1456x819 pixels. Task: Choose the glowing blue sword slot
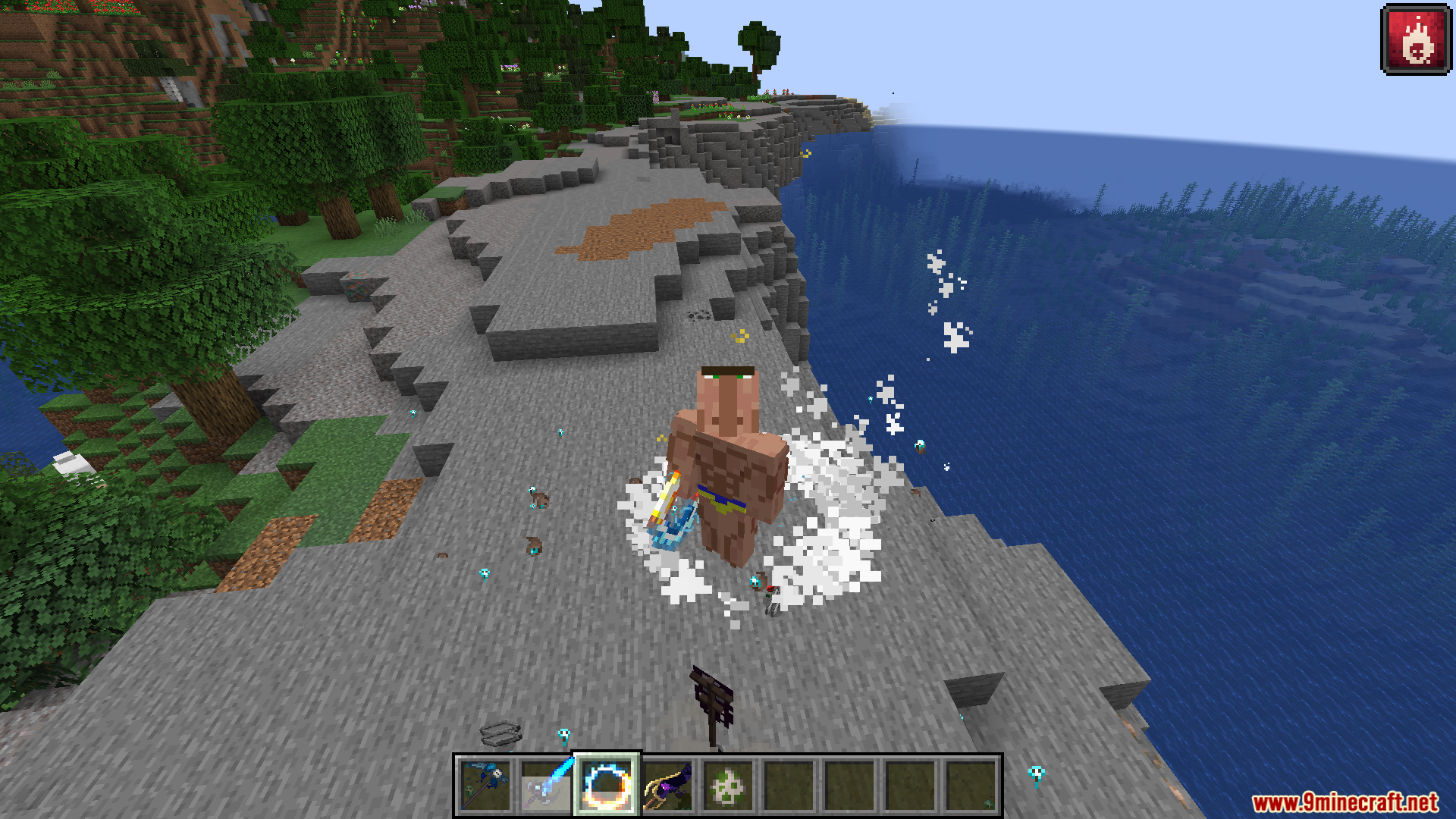(546, 786)
